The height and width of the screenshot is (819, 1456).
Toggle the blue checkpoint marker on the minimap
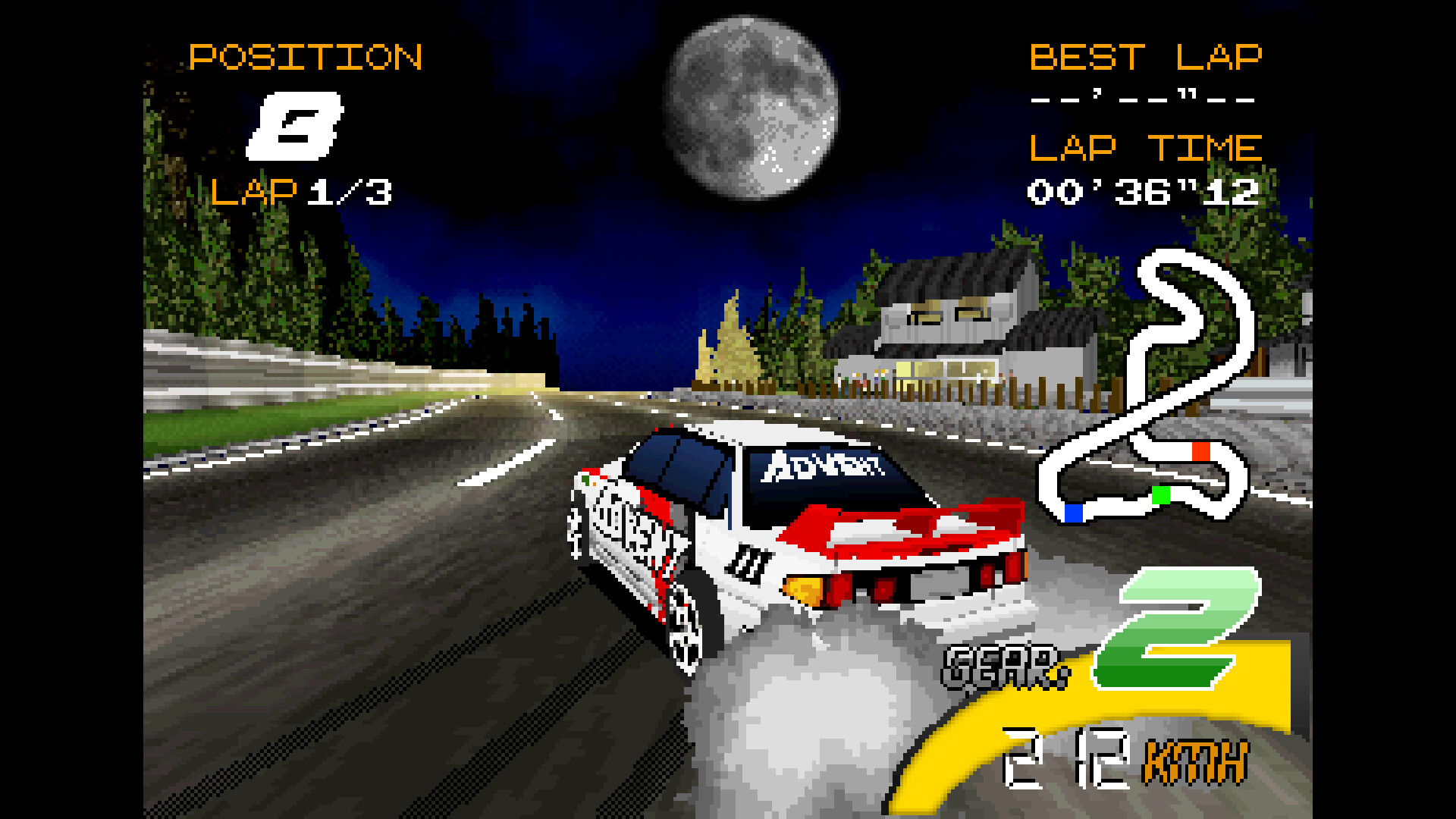pyautogui.click(x=1073, y=514)
